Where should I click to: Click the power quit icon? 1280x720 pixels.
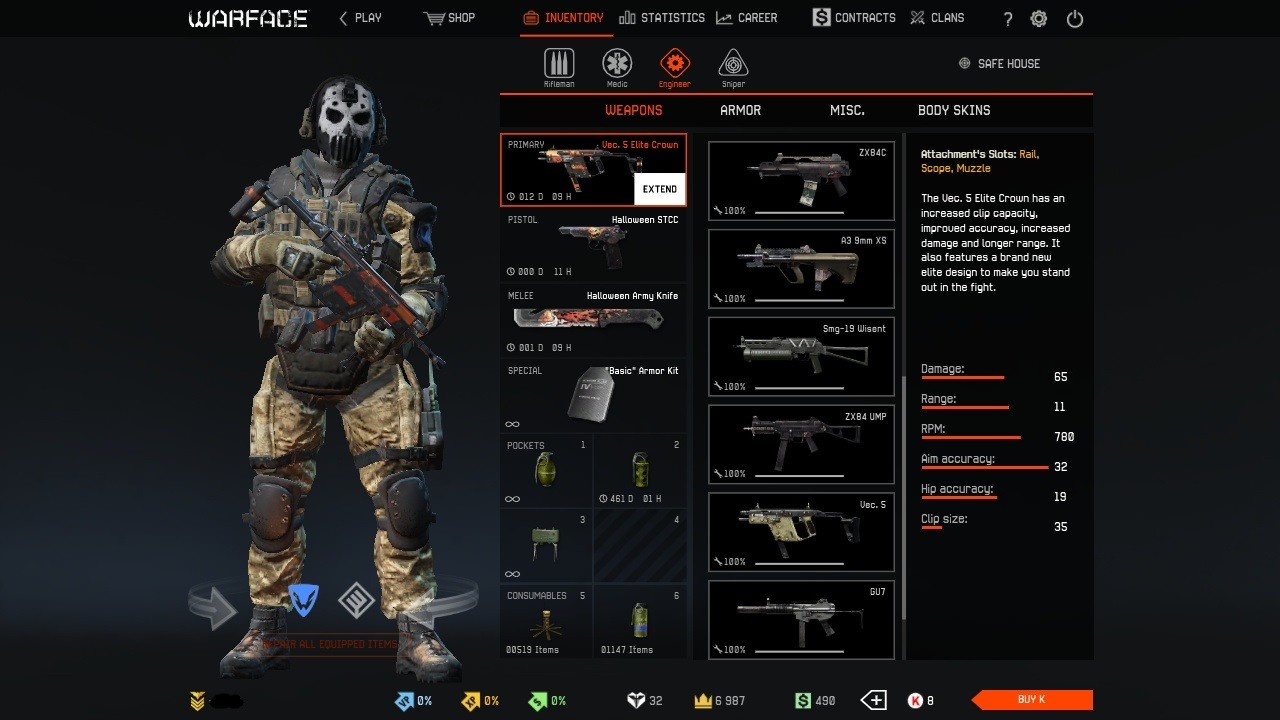(x=1075, y=19)
